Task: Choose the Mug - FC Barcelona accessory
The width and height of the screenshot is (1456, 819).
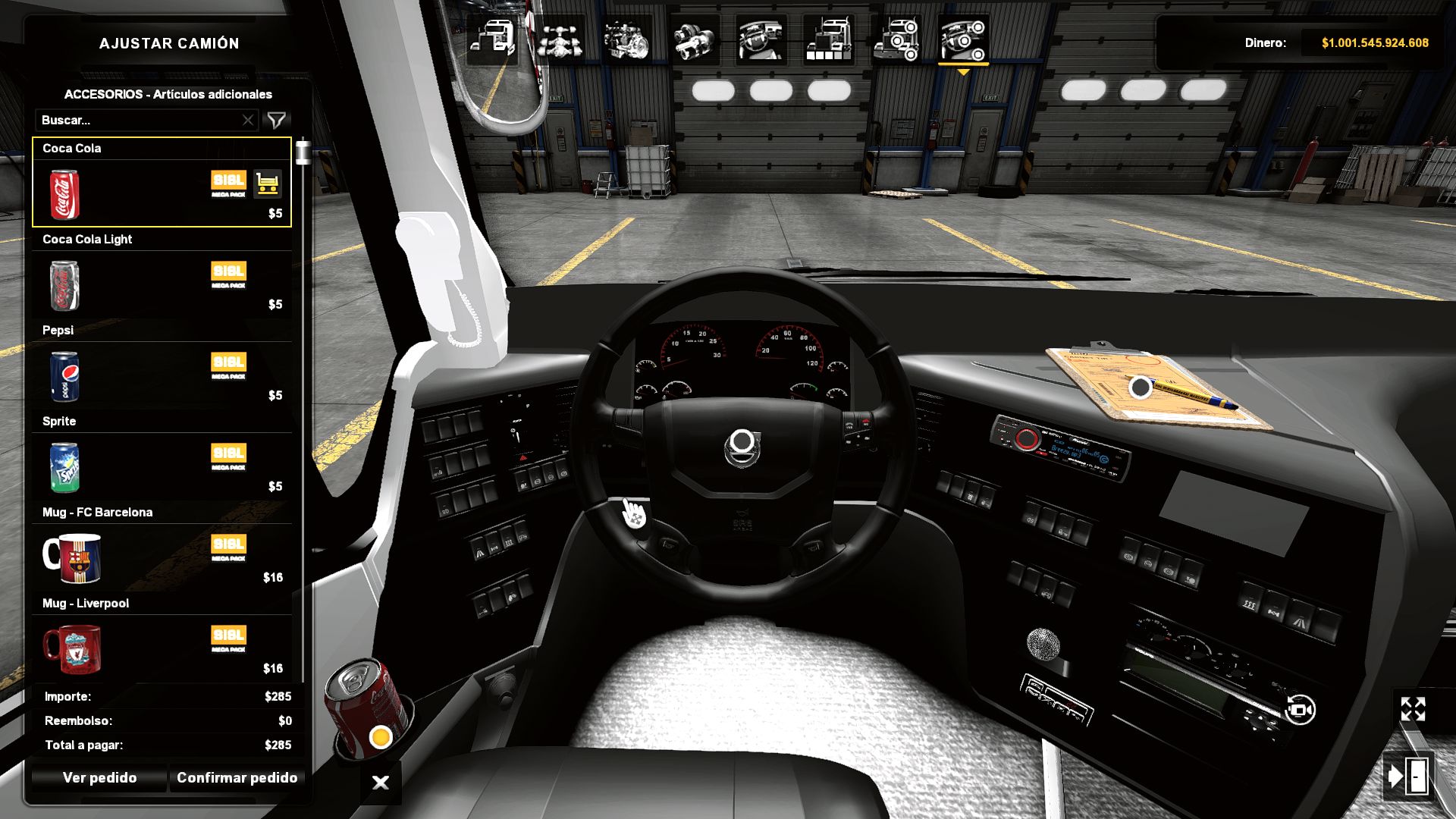Action: tap(72, 559)
